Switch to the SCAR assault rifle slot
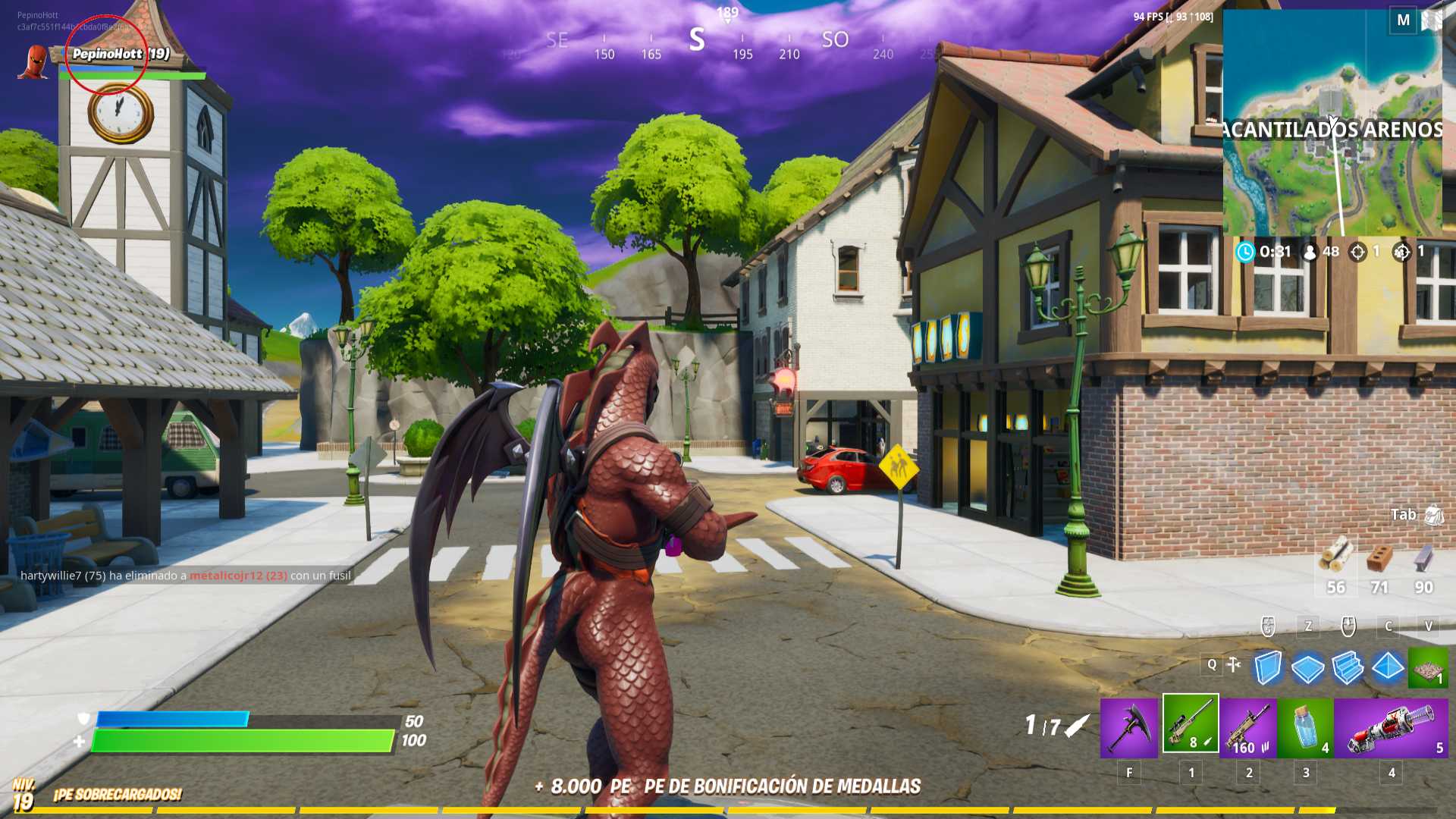Image resolution: width=1456 pixels, height=819 pixels. click(1248, 728)
